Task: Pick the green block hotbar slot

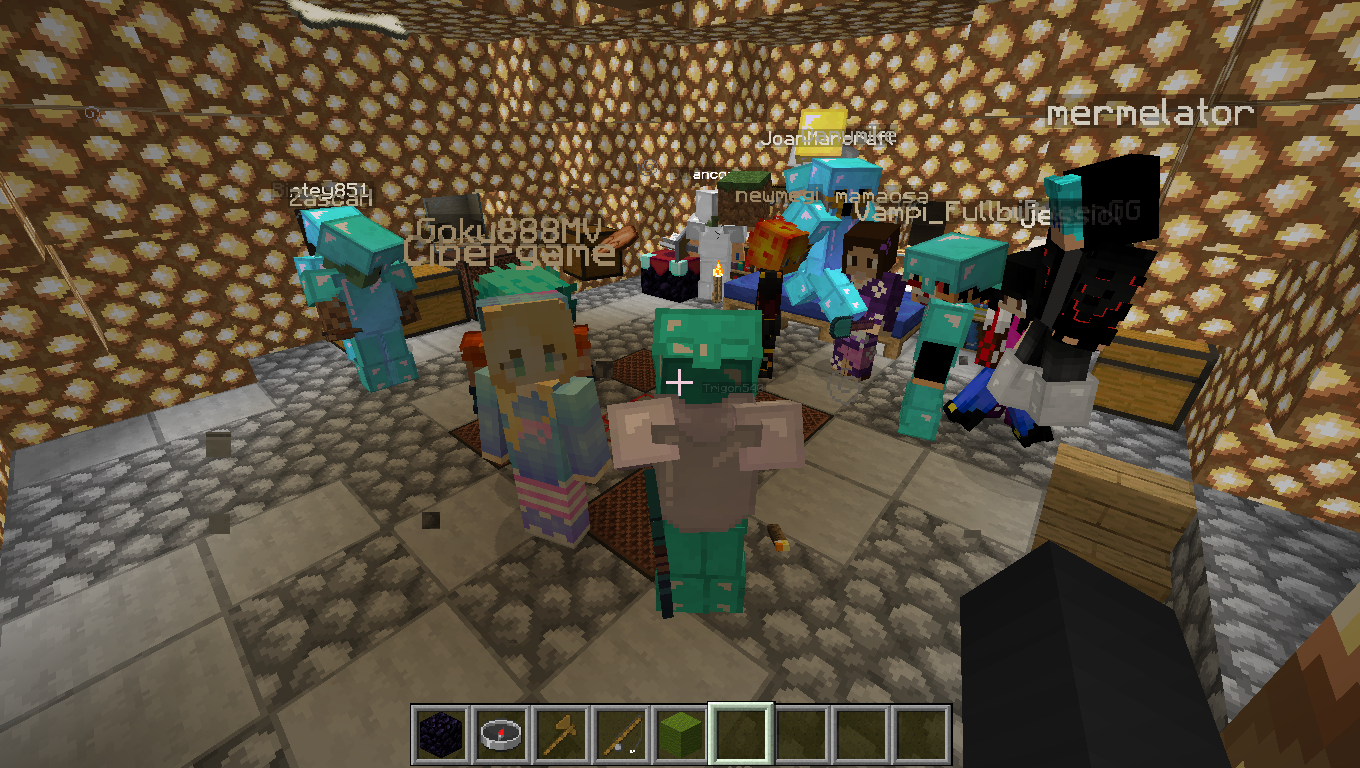Action: pos(680,735)
